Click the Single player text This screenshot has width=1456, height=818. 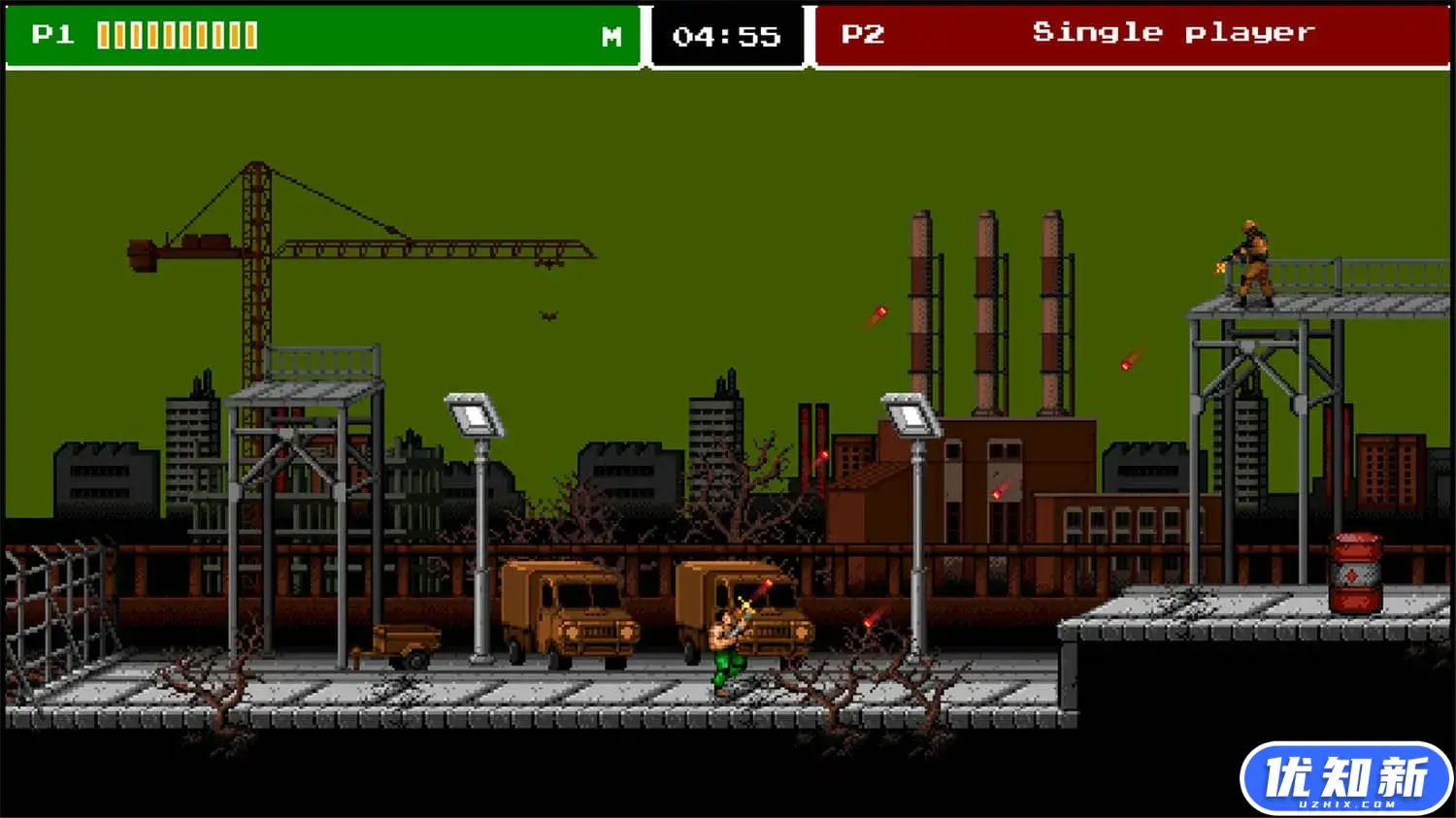(x=1175, y=32)
